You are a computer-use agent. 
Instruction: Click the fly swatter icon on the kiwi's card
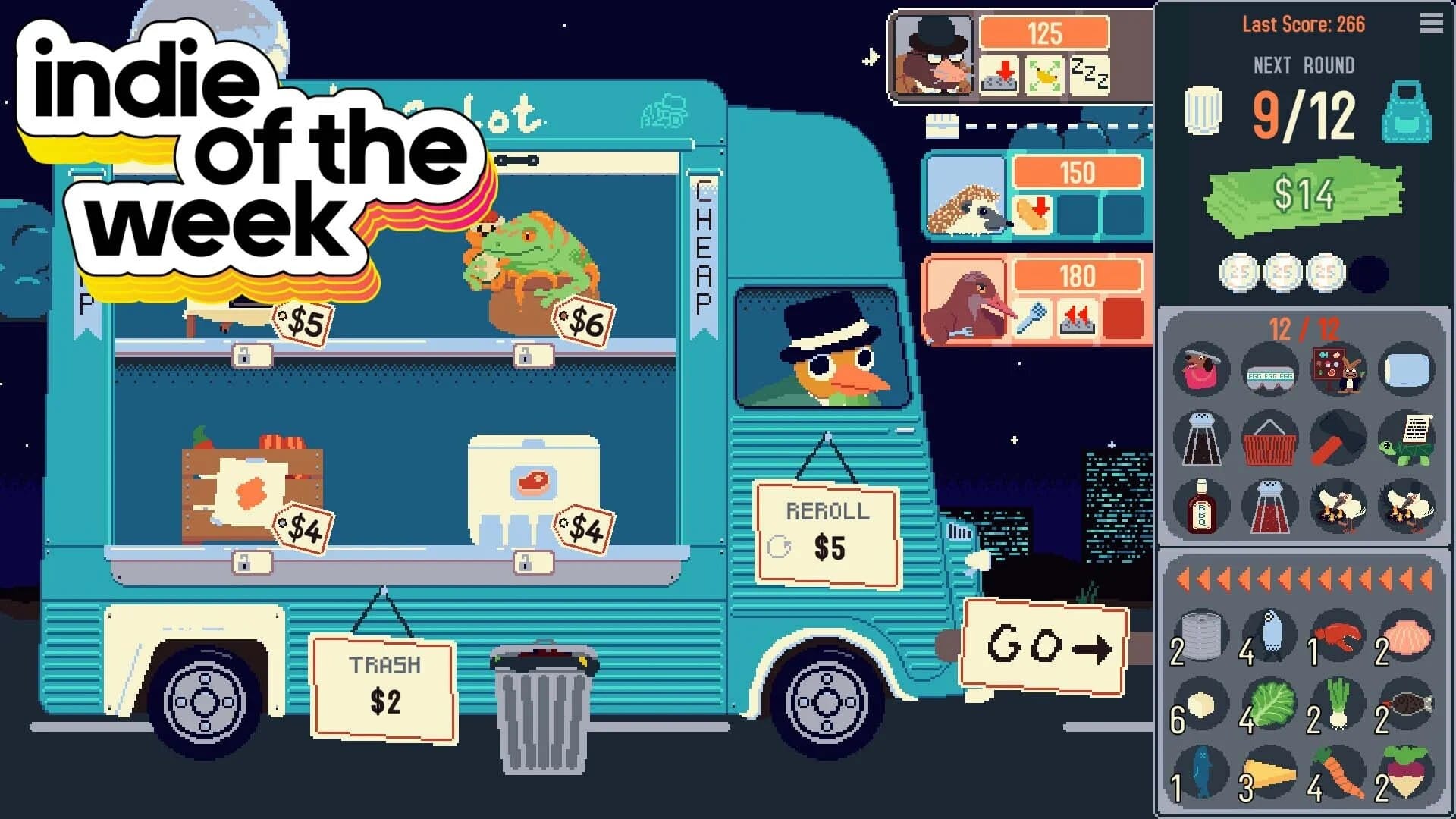click(1034, 318)
